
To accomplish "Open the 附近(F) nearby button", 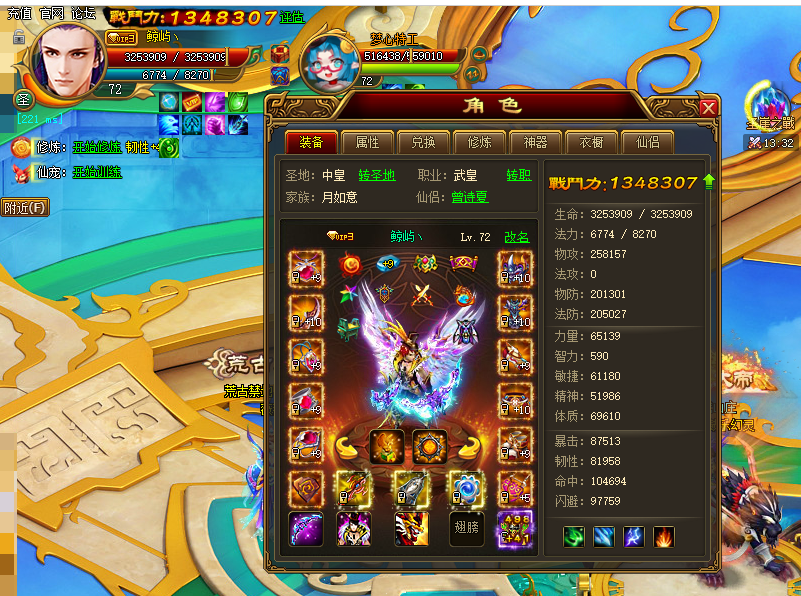I will (x=24, y=208).
